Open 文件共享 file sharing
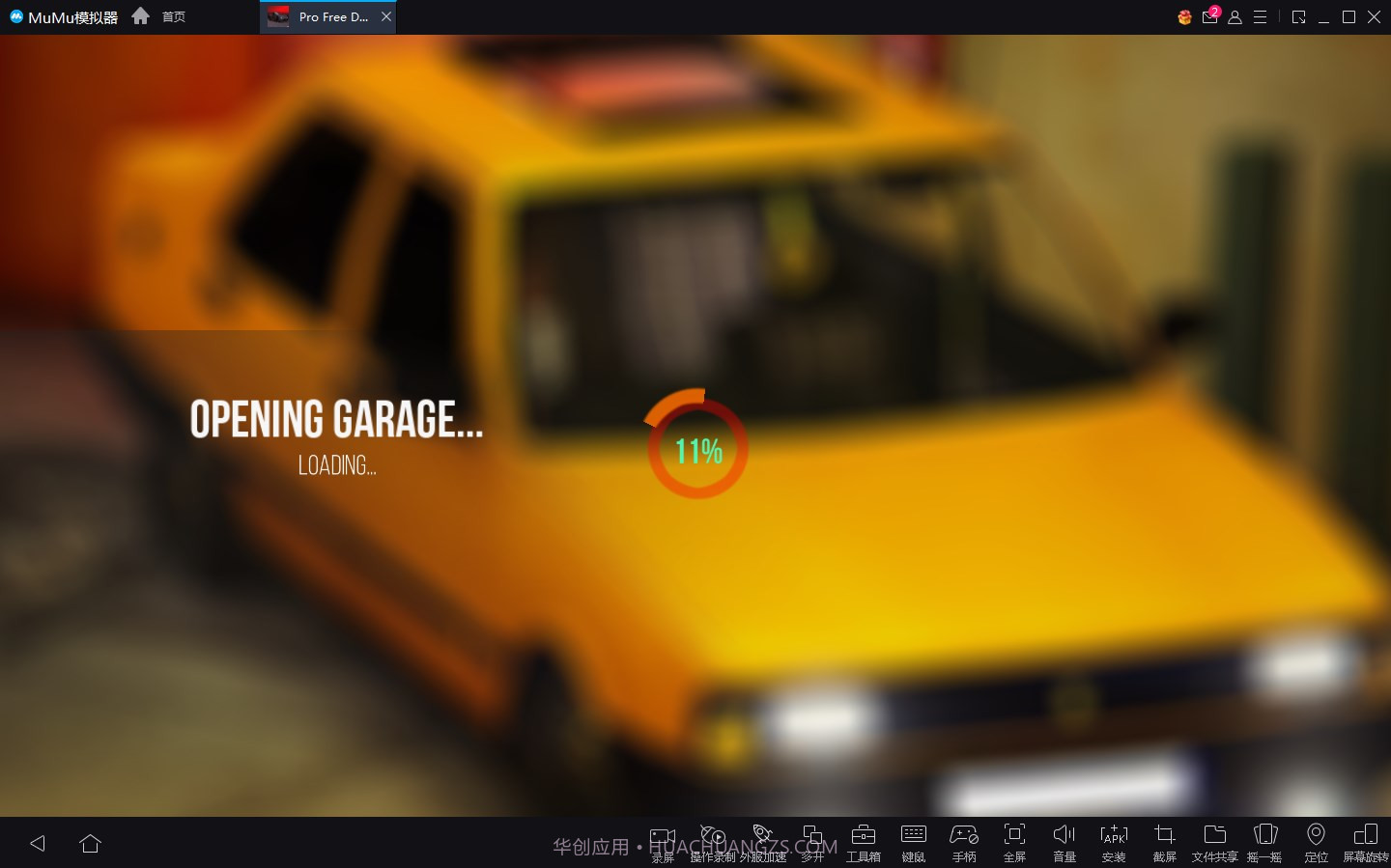Image resolution: width=1391 pixels, height=868 pixels. coord(1214,838)
